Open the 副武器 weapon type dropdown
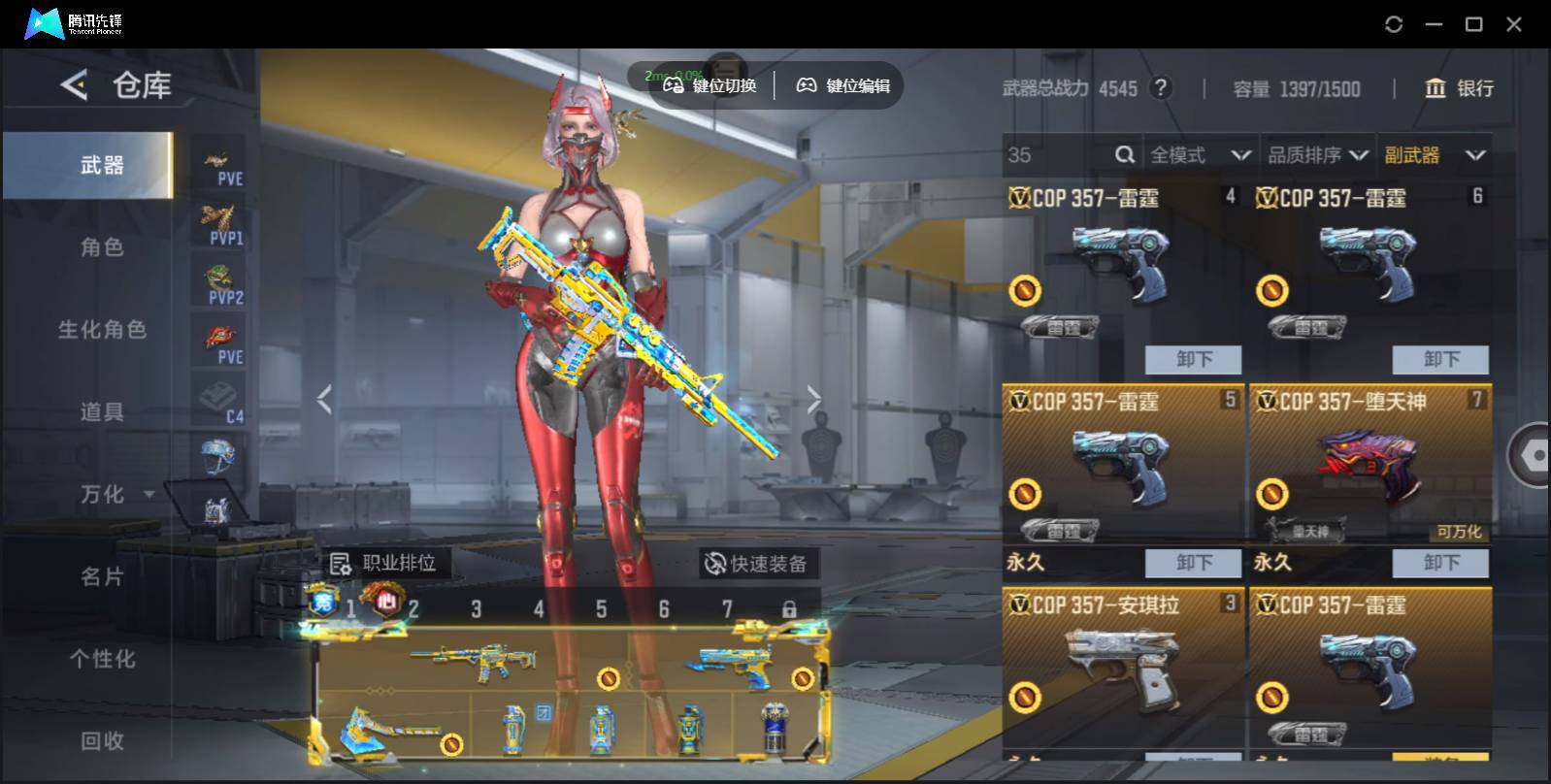1551x784 pixels. pos(1434,155)
